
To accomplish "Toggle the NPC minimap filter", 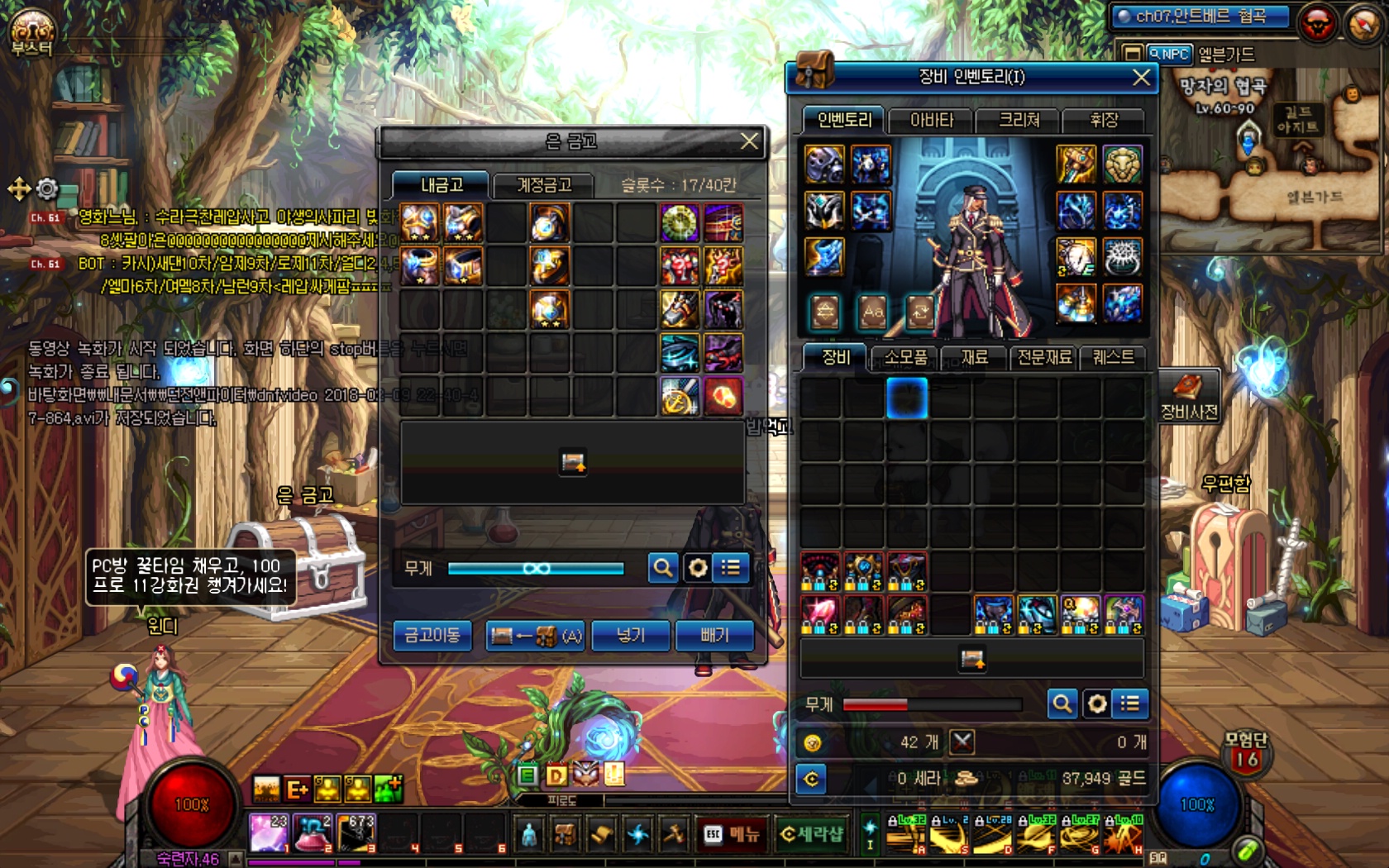I will 1169,55.
